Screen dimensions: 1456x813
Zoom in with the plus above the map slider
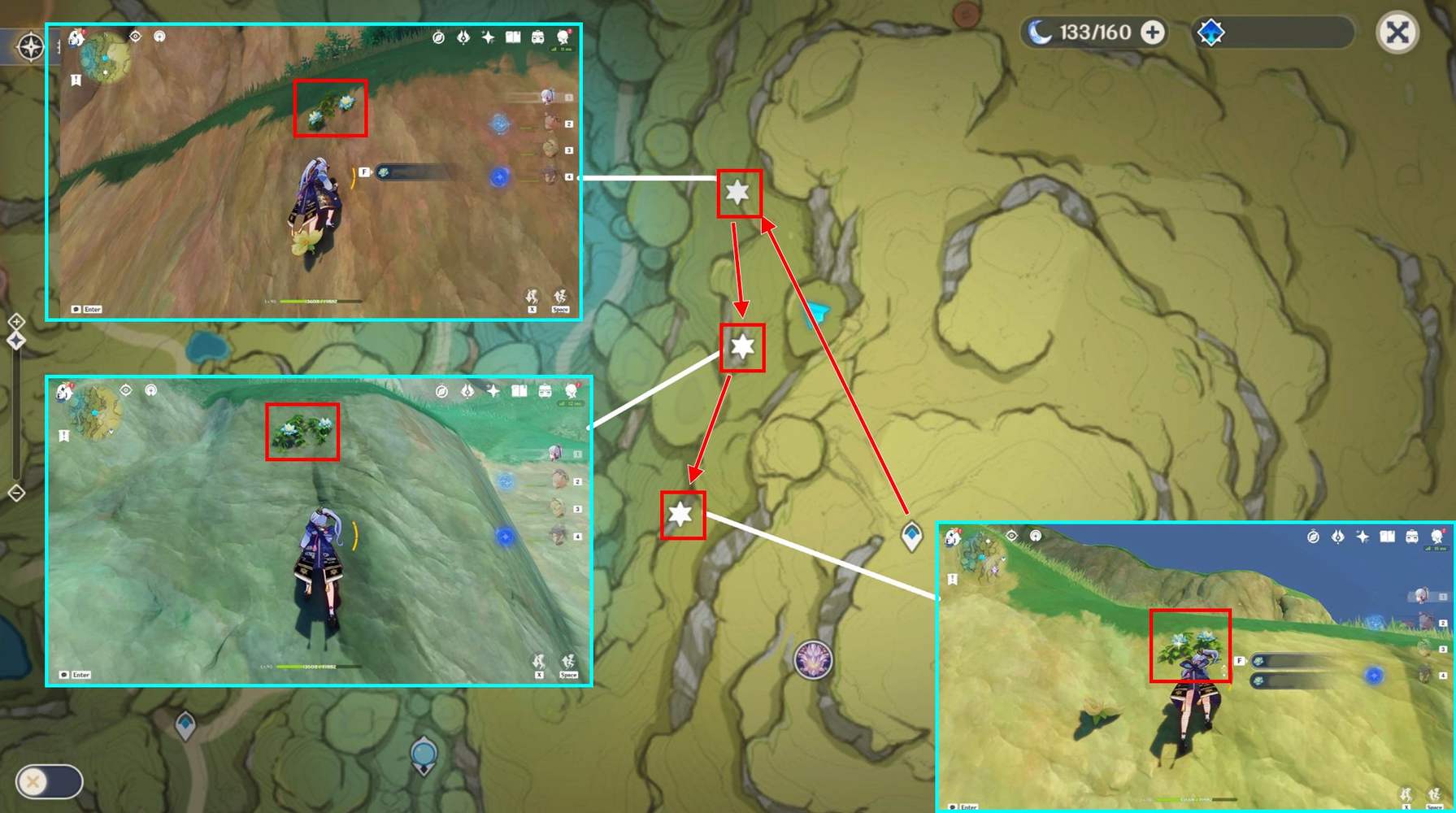coord(16,321)
